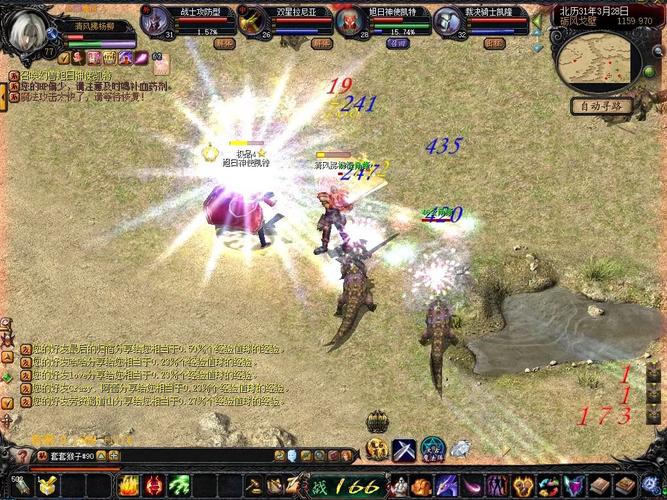Screen dimensions: 667x500
Task: Use the flame skill in the hotbar
Action: point(128,487)
